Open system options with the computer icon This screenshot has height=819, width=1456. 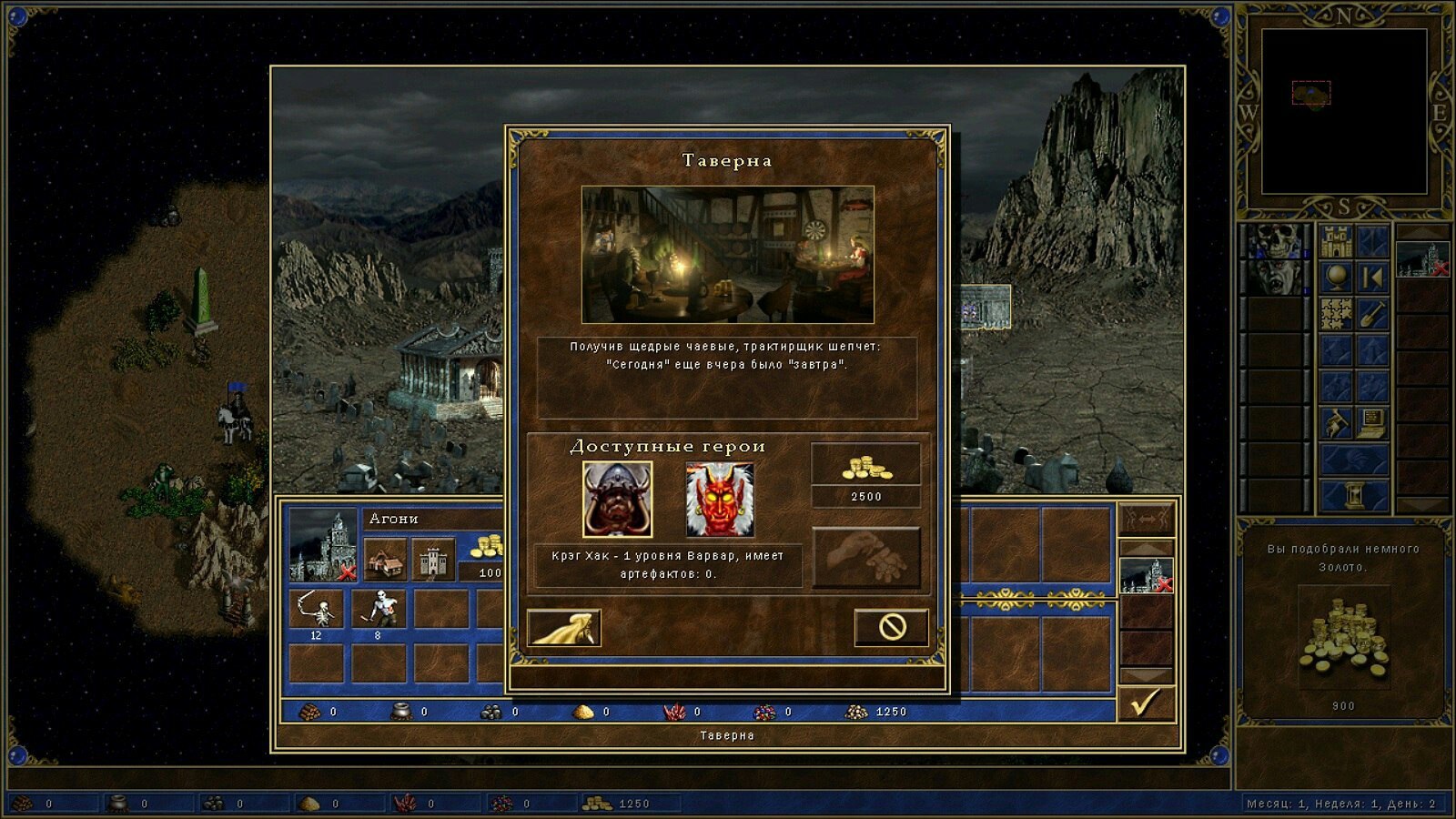(x=1373, y=423)
